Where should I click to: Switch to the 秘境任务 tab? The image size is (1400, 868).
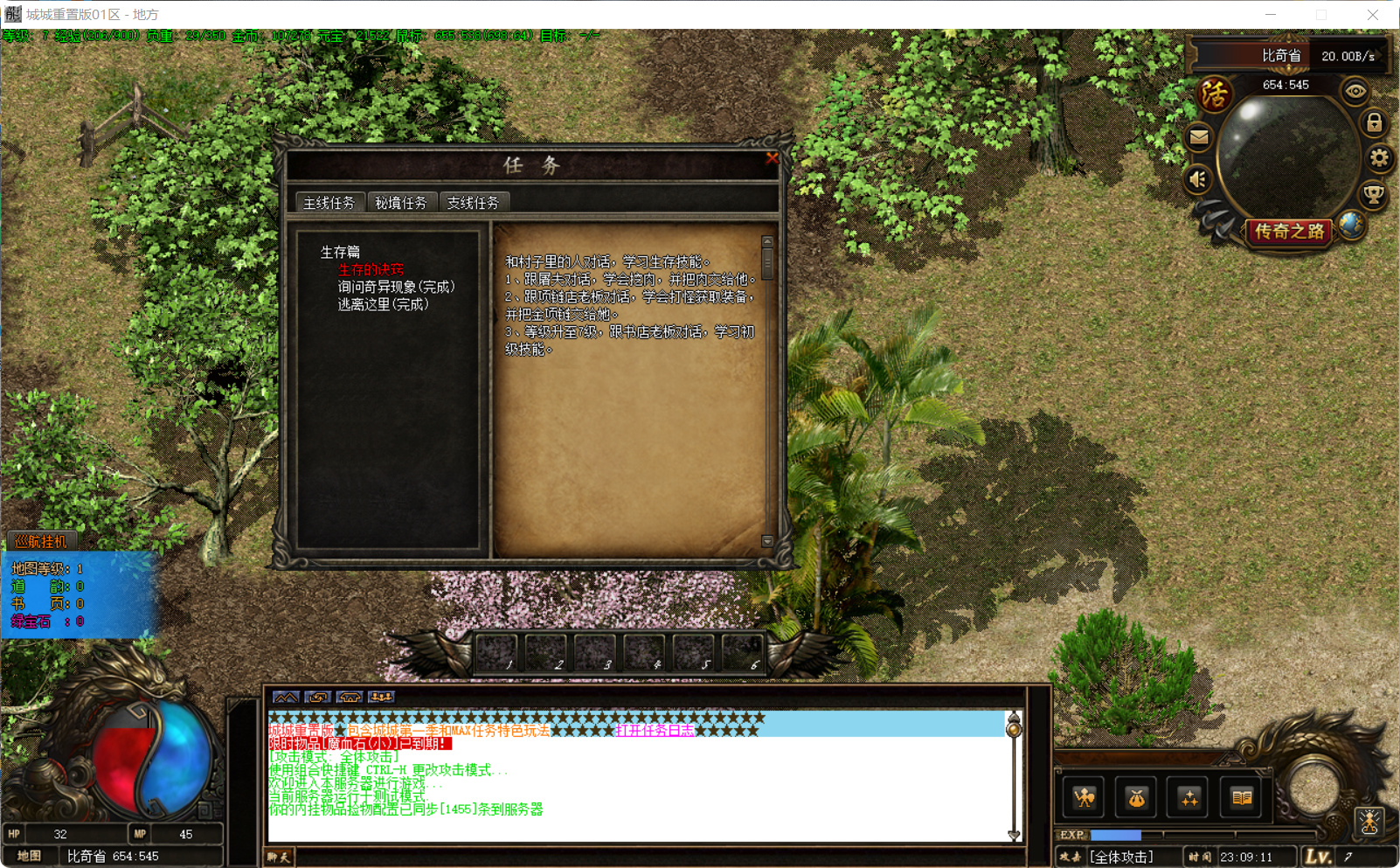click(403, 202)
